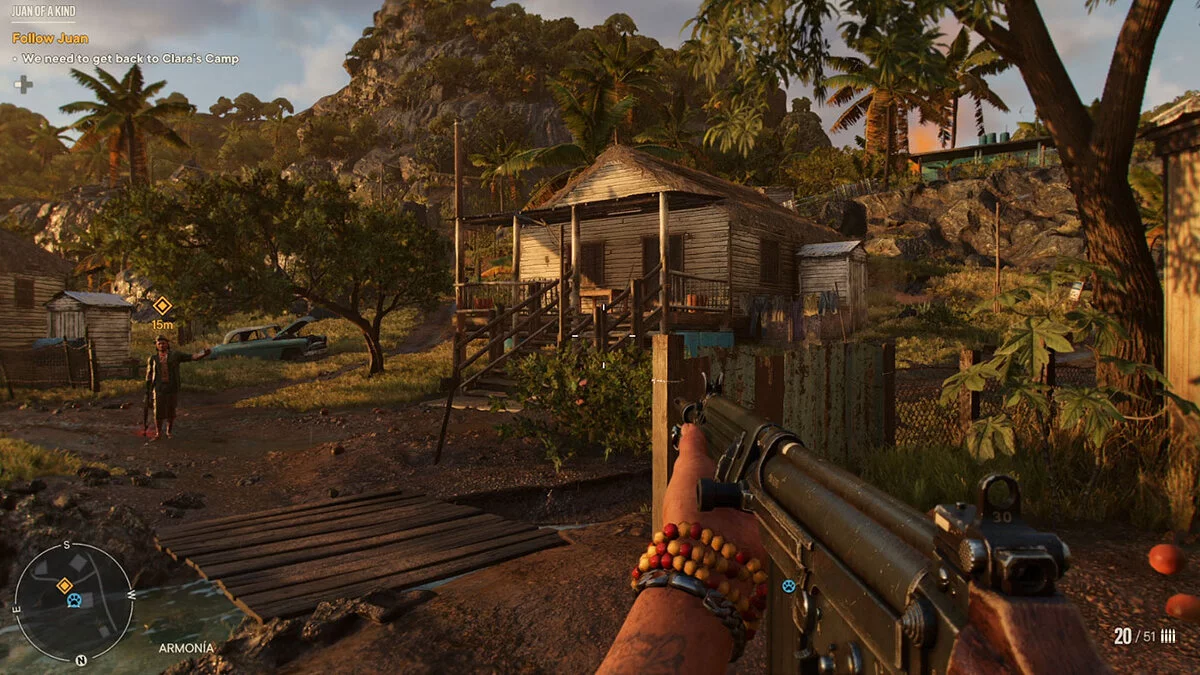This screenshot has height=675, width=1200.
Task: Click the blue paw companion marker by the rifle
Action: pyautogui.click(x=789, y=586)
